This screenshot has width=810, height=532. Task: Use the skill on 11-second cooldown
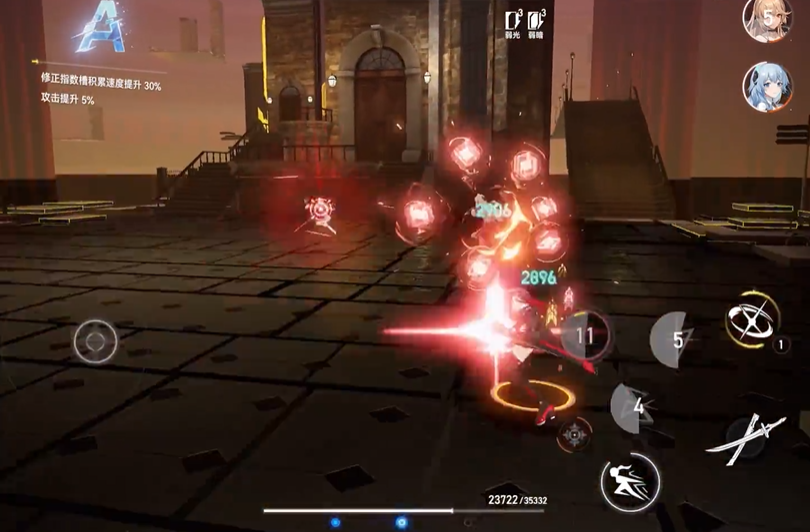tap(587, 335)
